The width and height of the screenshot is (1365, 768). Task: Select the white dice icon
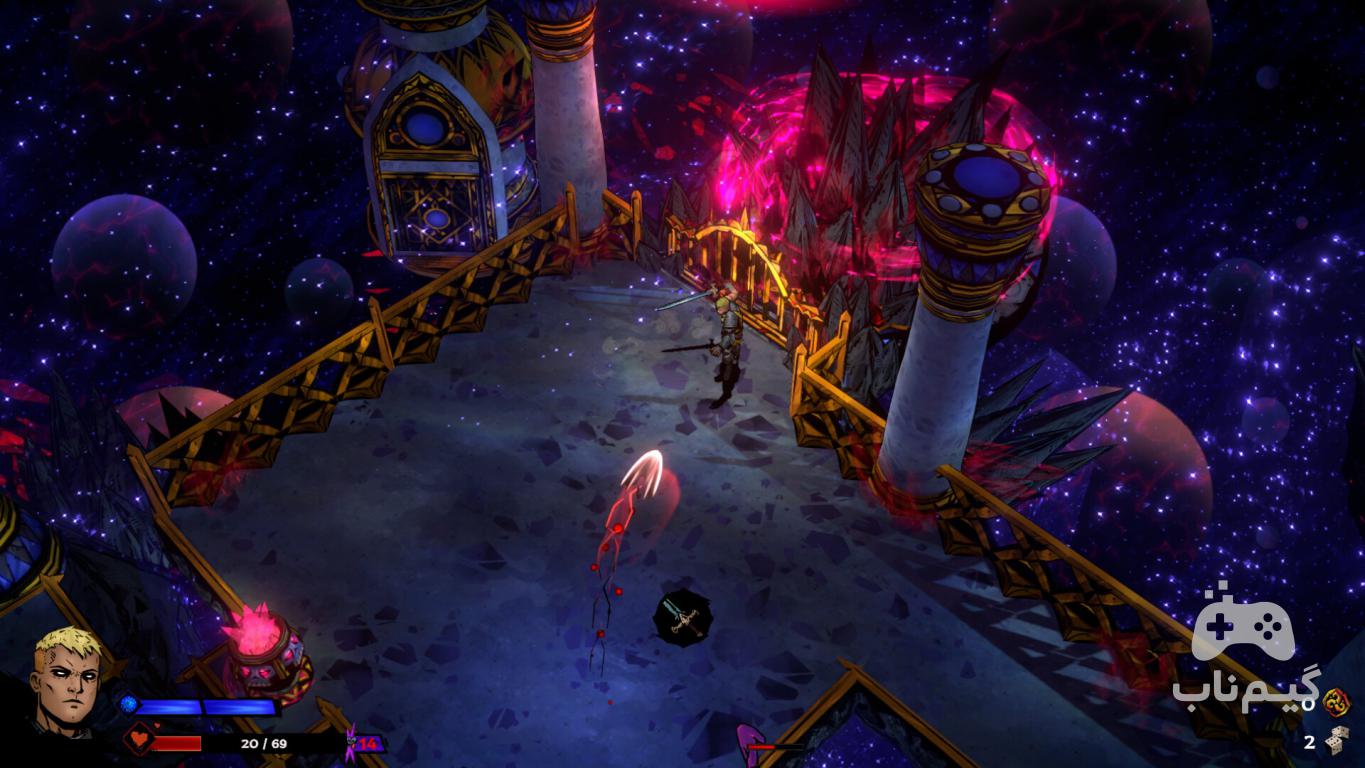[1337, 741]
